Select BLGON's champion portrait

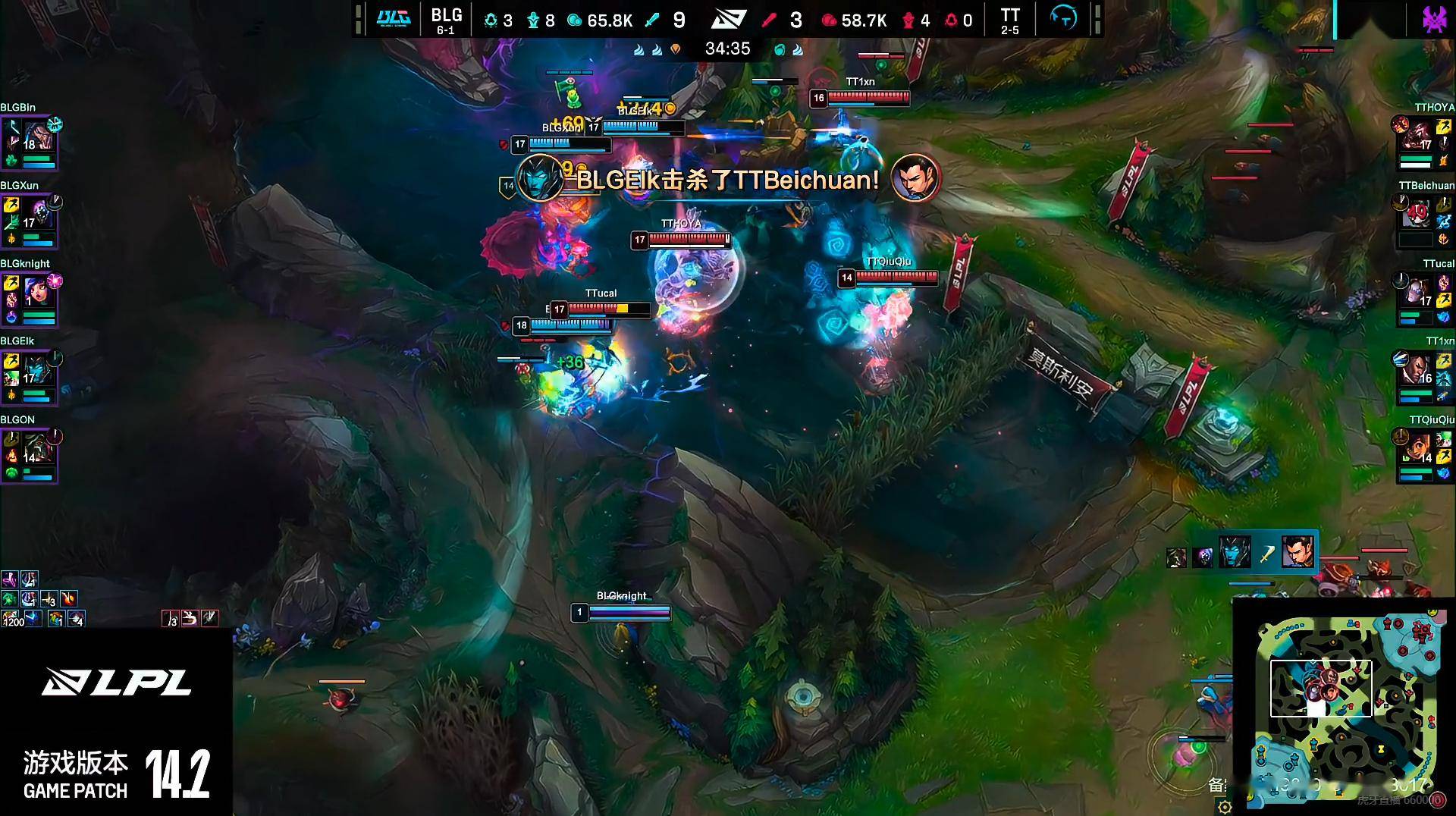click(39, 449)
